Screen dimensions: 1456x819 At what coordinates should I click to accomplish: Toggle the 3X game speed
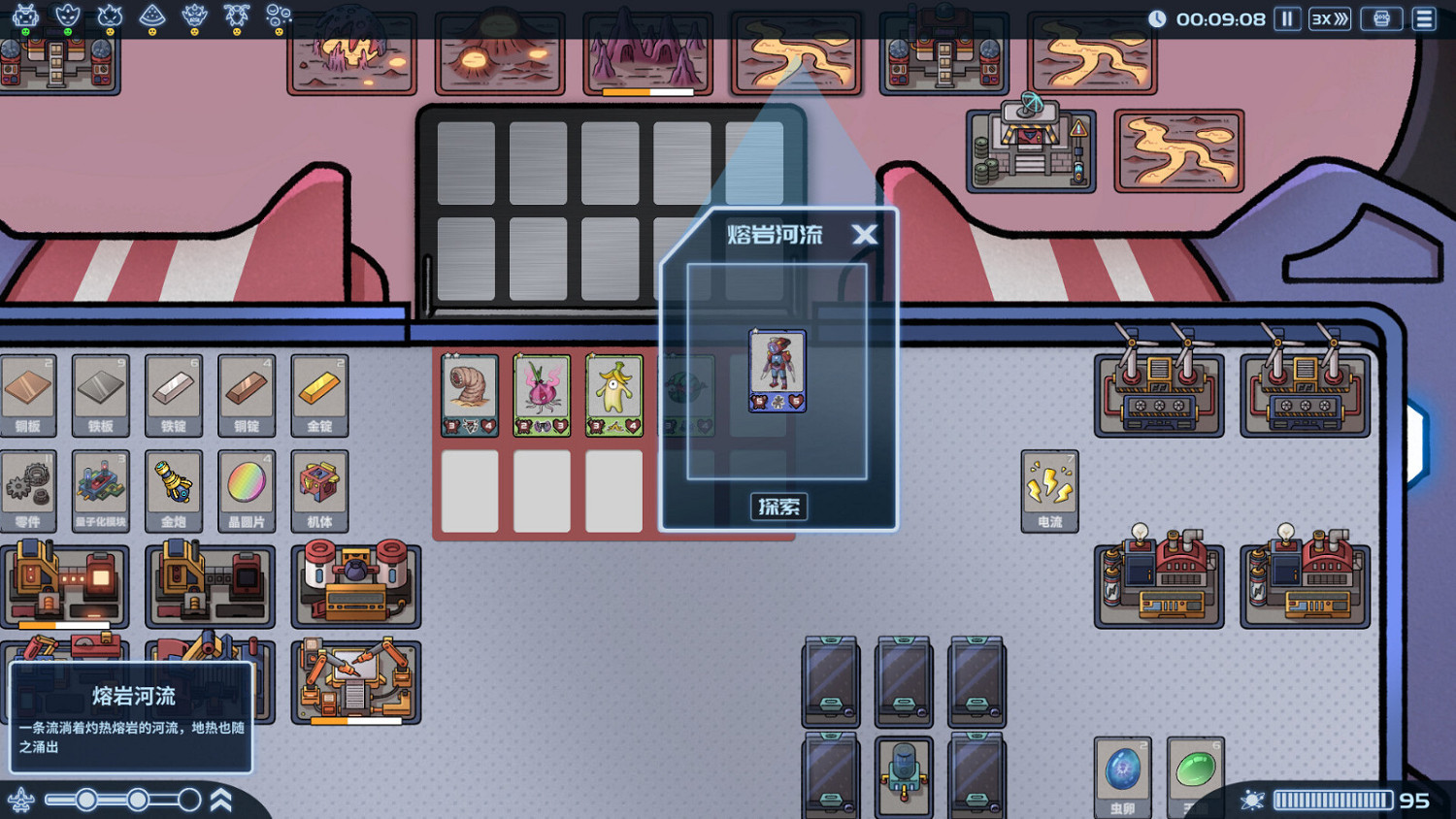point(1329,18)
